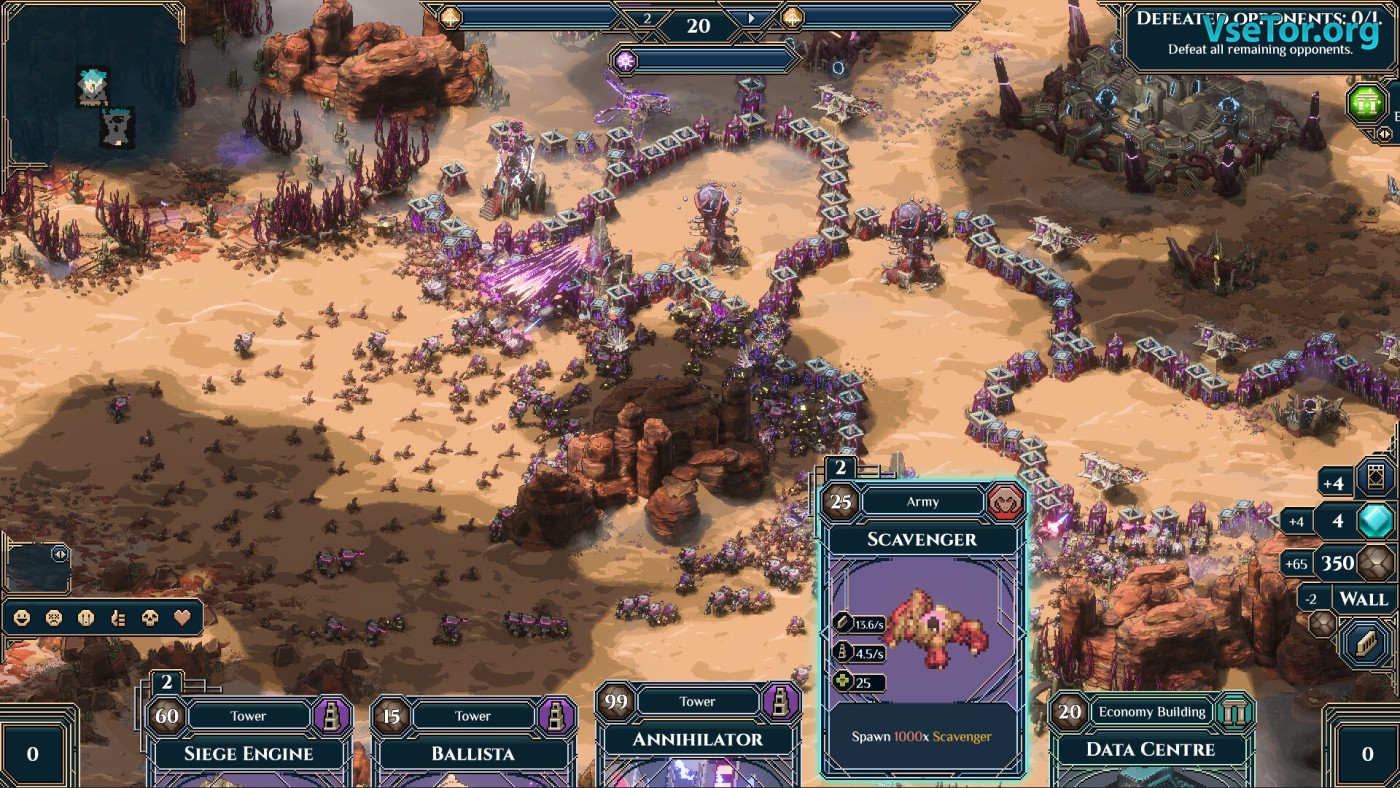1400x788 pixels.
Task: Open the Defeated opponents objective panel
Action: pos(1250,35)
